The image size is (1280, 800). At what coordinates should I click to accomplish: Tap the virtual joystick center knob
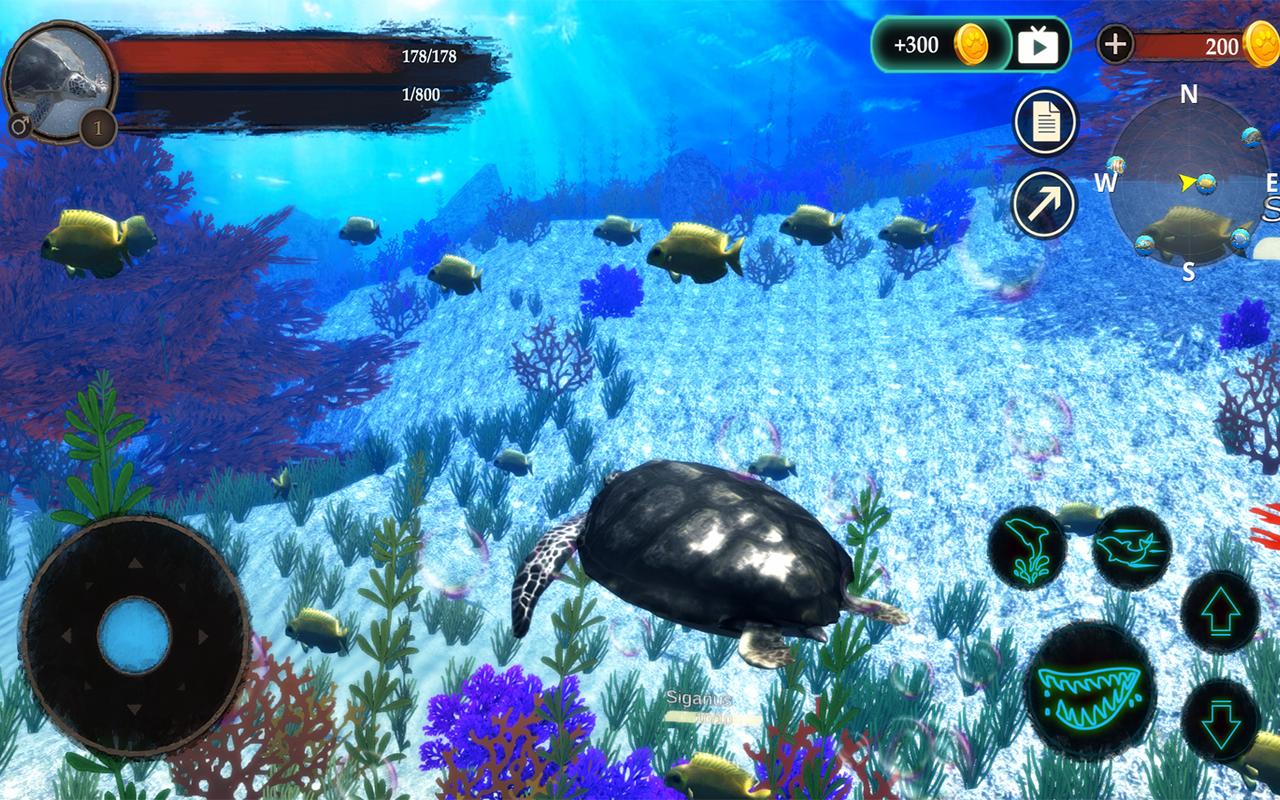135,636
